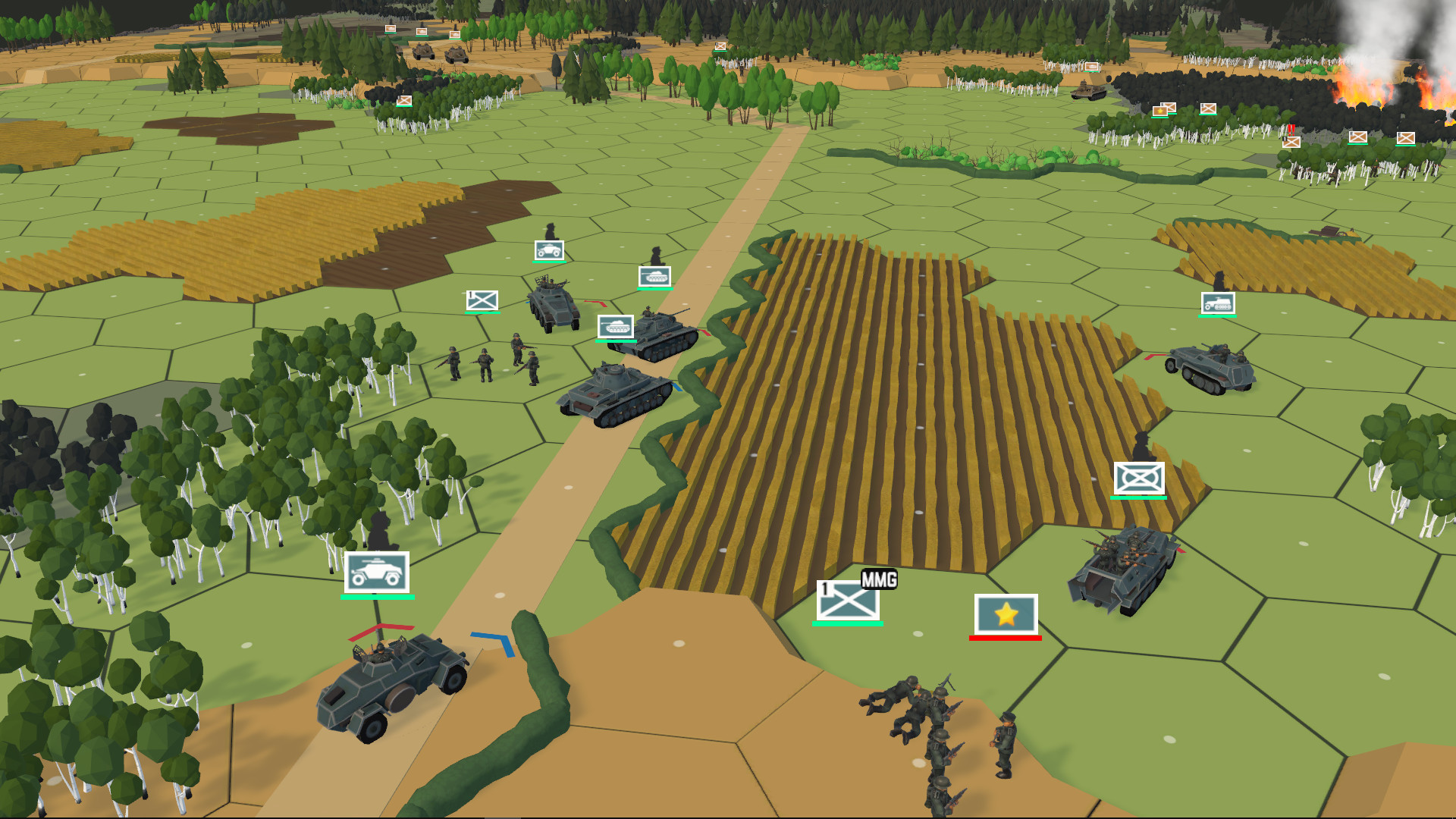Select the halftrack counter on the right
Viewport: 1456px width, 819px height.
click(1218, 305)
